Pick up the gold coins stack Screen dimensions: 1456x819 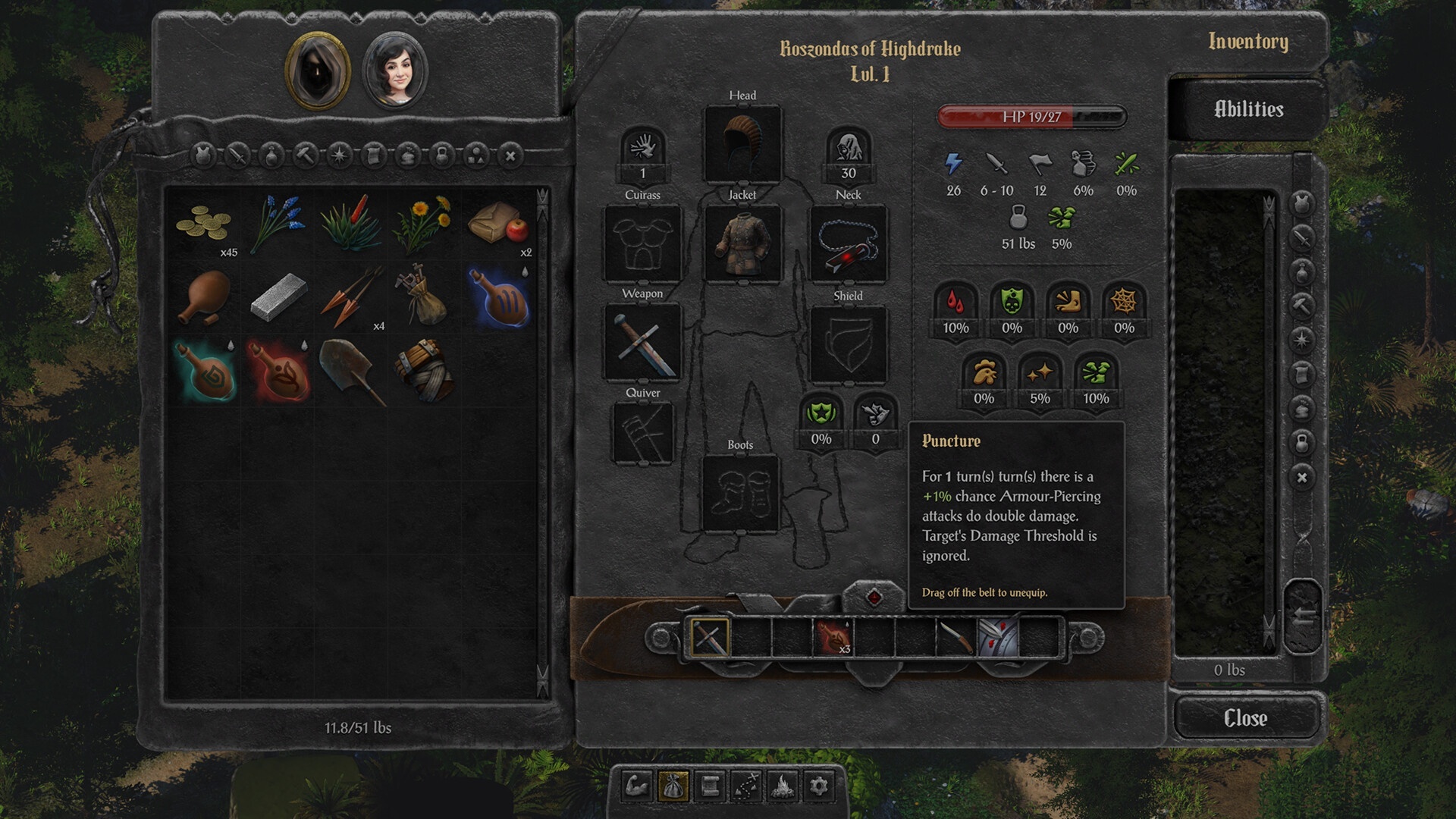204,223
